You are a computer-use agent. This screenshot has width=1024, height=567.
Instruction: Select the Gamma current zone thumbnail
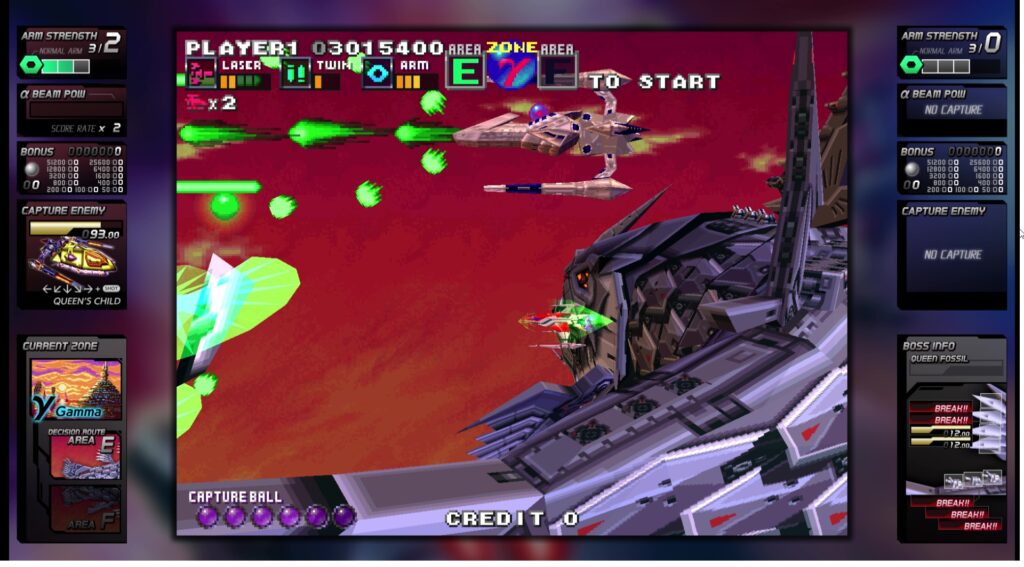76,390
